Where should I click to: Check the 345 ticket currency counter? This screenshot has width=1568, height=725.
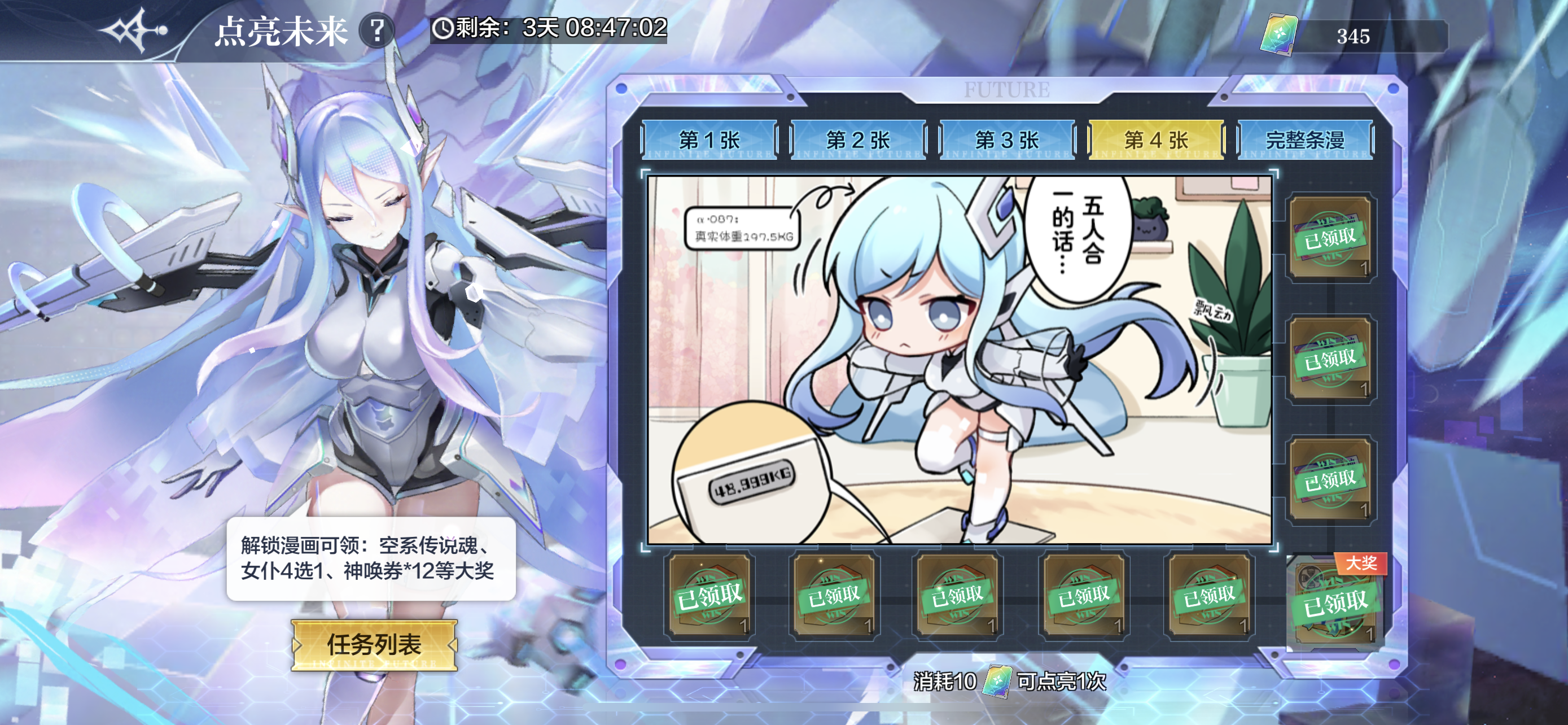coord(1352,37)
